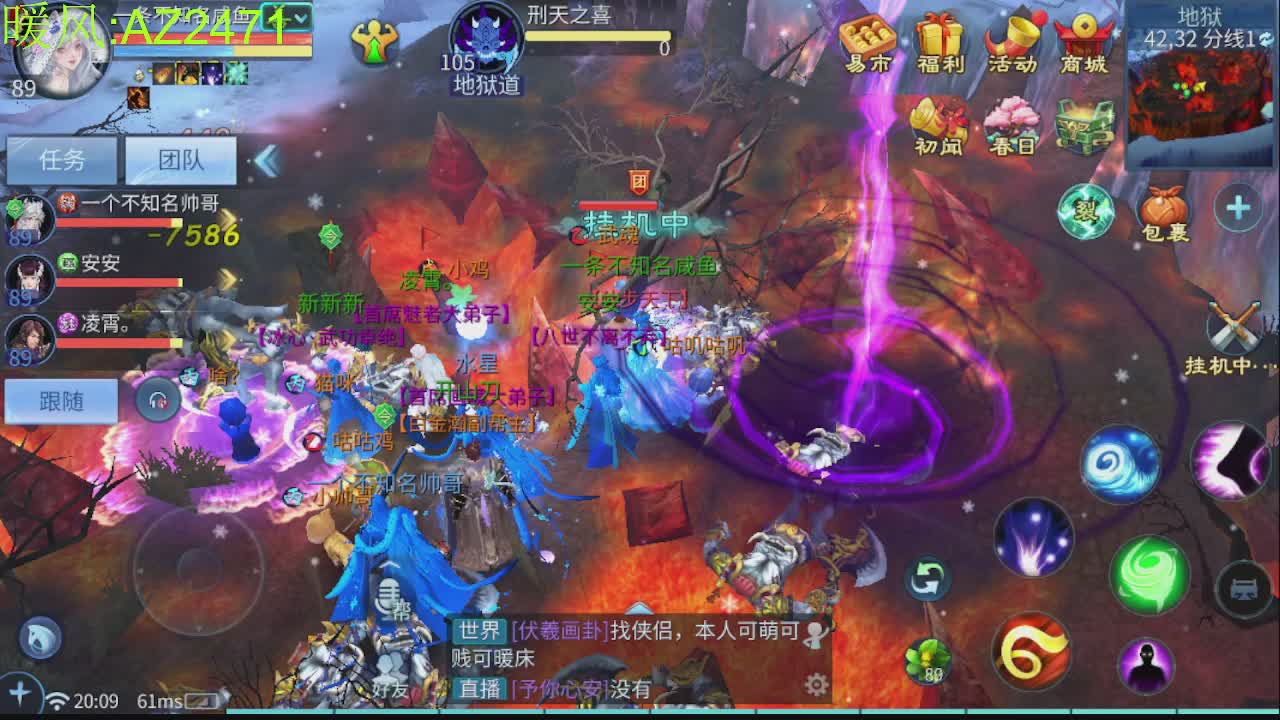This screenshot has height=720, width=1280.
Task: Switch to the 团队 tab
Action: click(182, 160)
